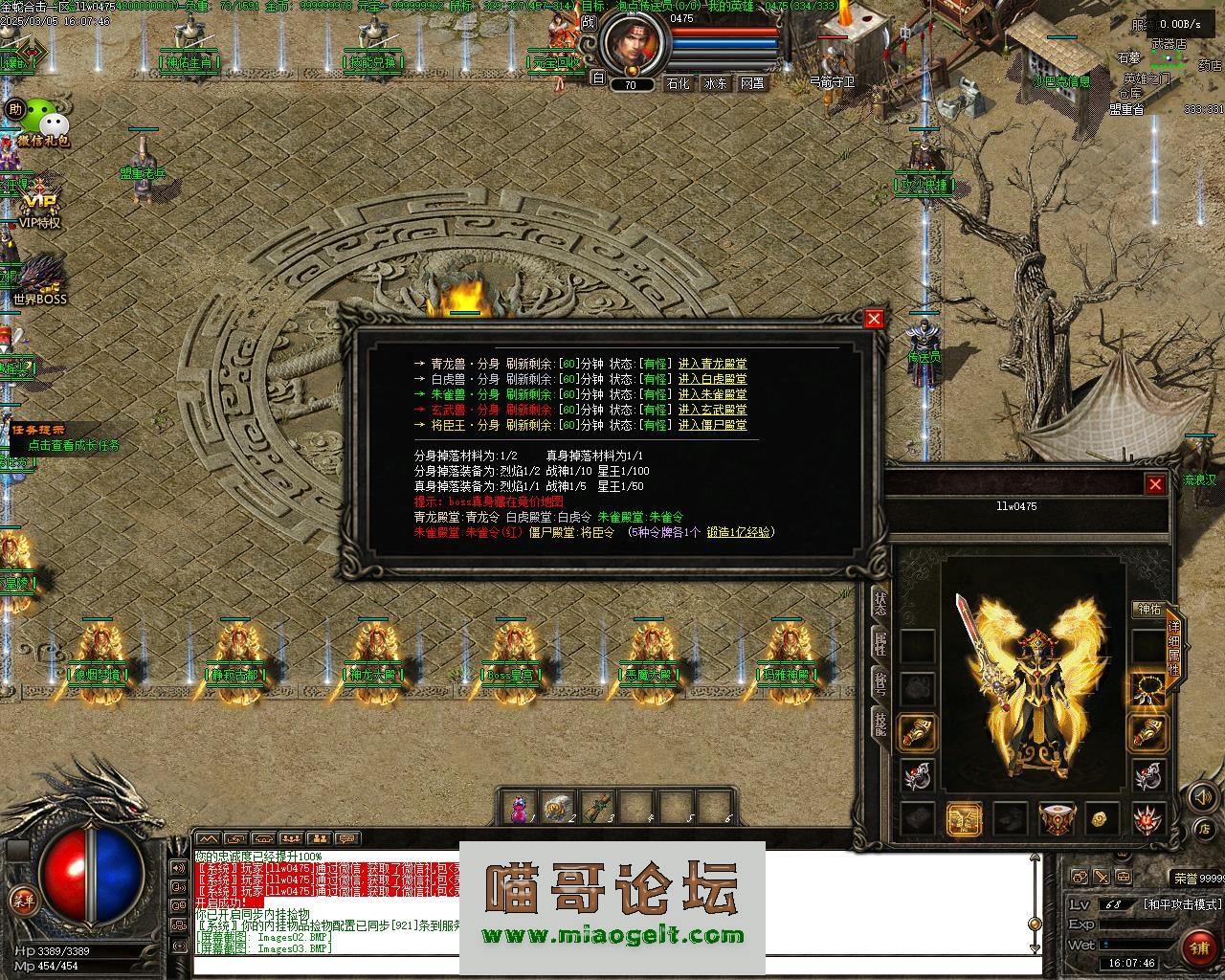Screen dimensions: 1225x980
Task: Select the equipped necklace slot
Action: coord(1147,688)
